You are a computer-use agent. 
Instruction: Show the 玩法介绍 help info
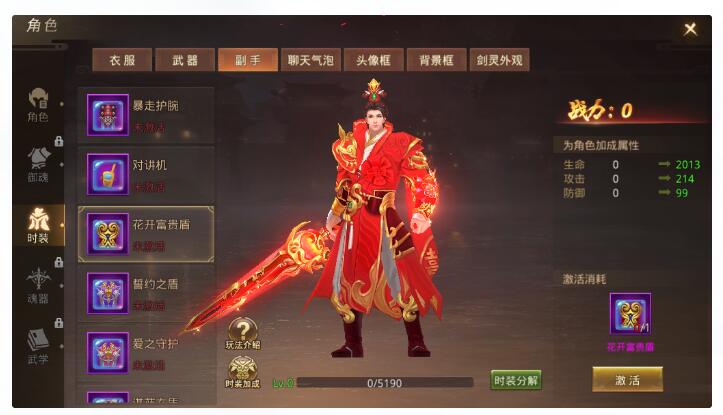[x=242, y=333]
